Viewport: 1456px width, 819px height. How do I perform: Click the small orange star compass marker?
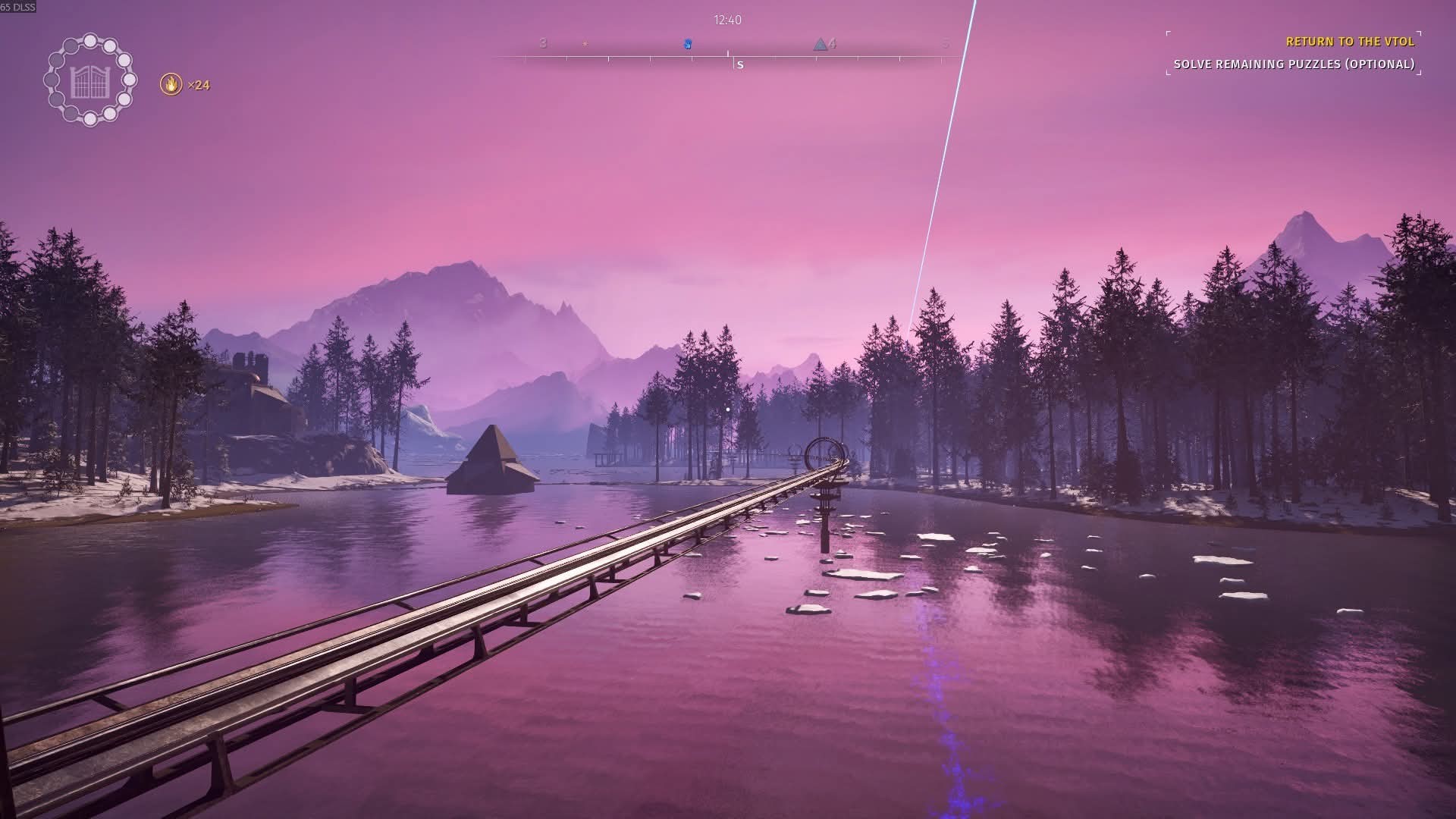pos(585,44)
